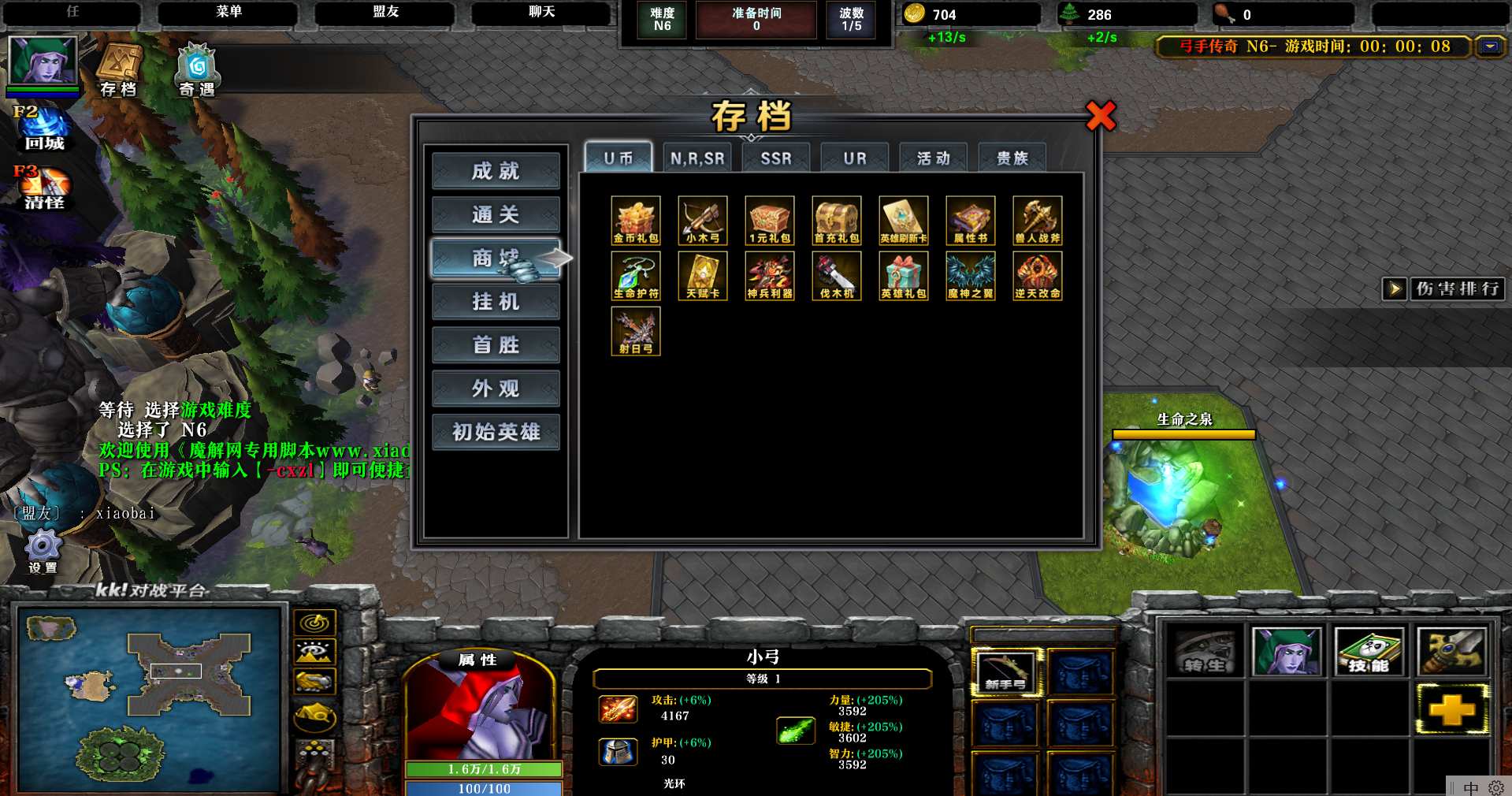Click the minimap

(x=150, y=698)
